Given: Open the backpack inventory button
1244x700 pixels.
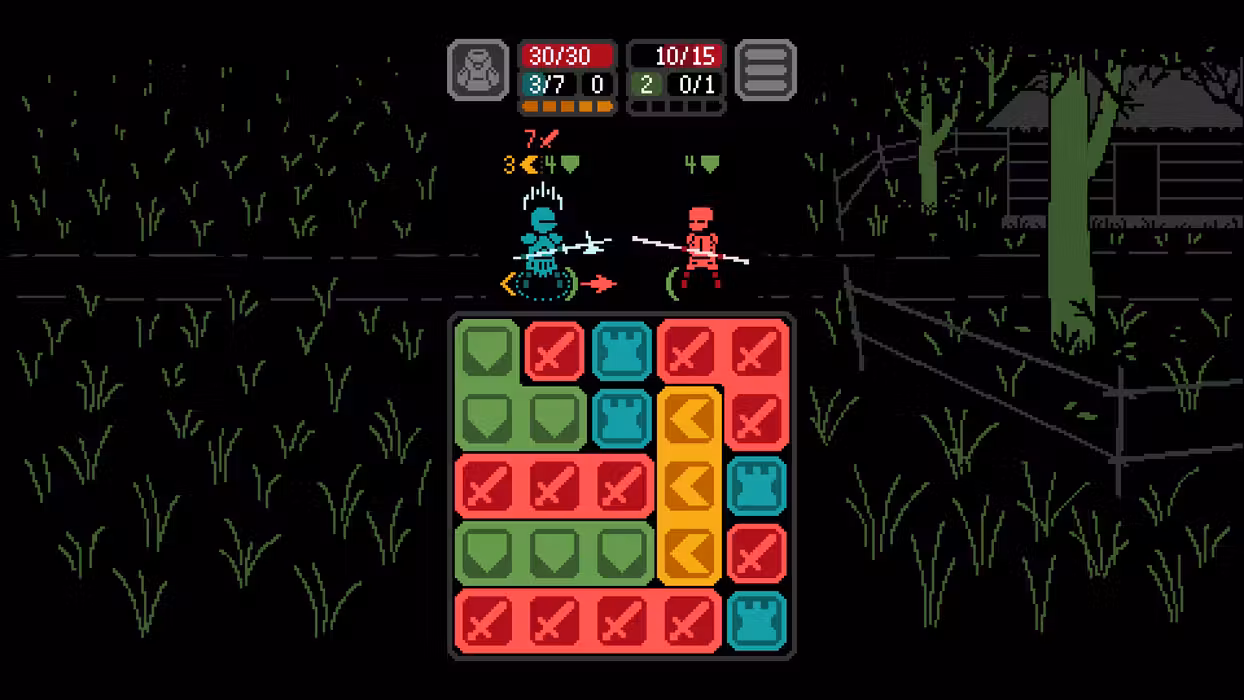Looking at the screenshot, I should [478, 70].
